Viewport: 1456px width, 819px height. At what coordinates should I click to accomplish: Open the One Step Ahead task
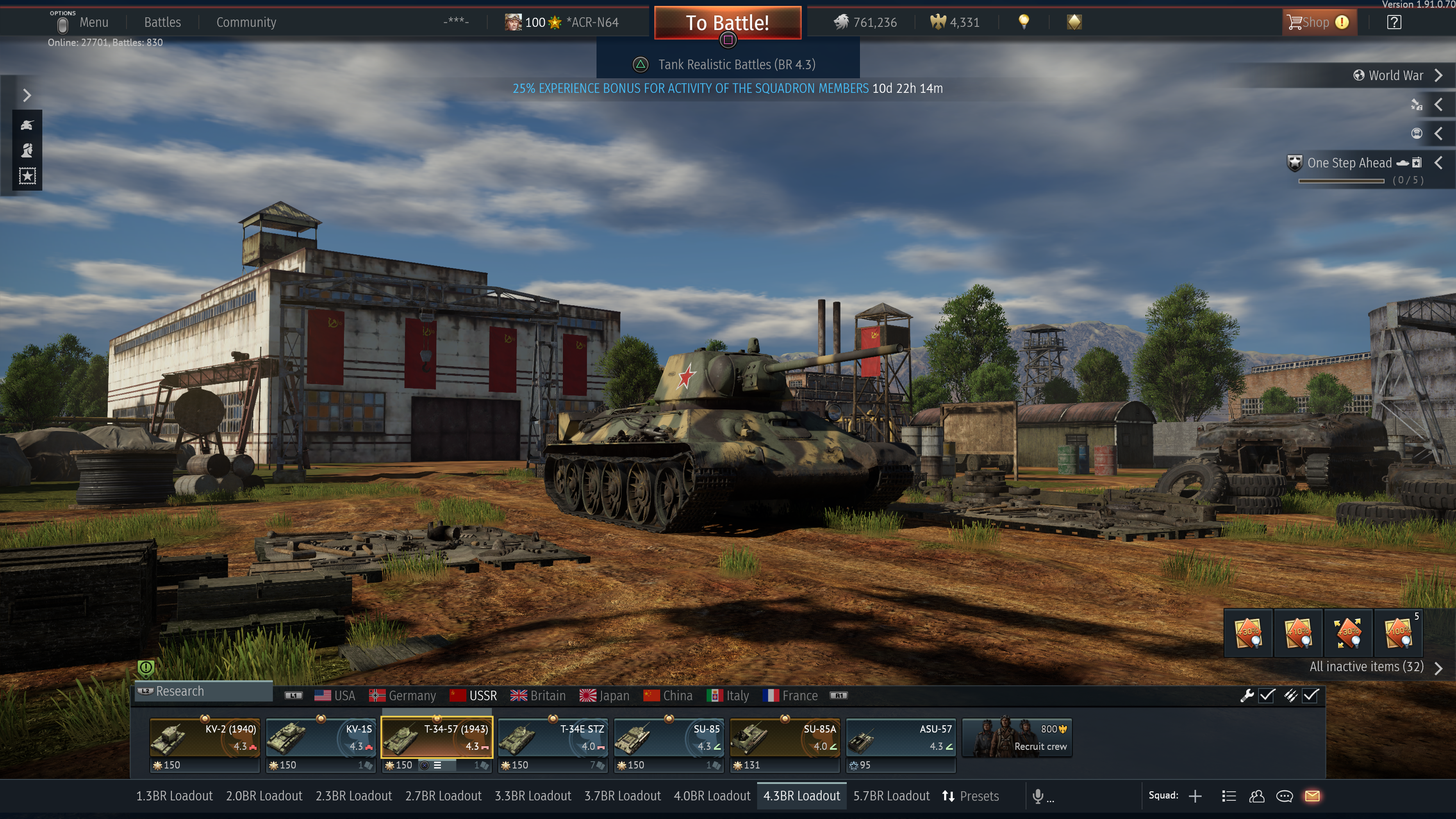click(1349, 163)
